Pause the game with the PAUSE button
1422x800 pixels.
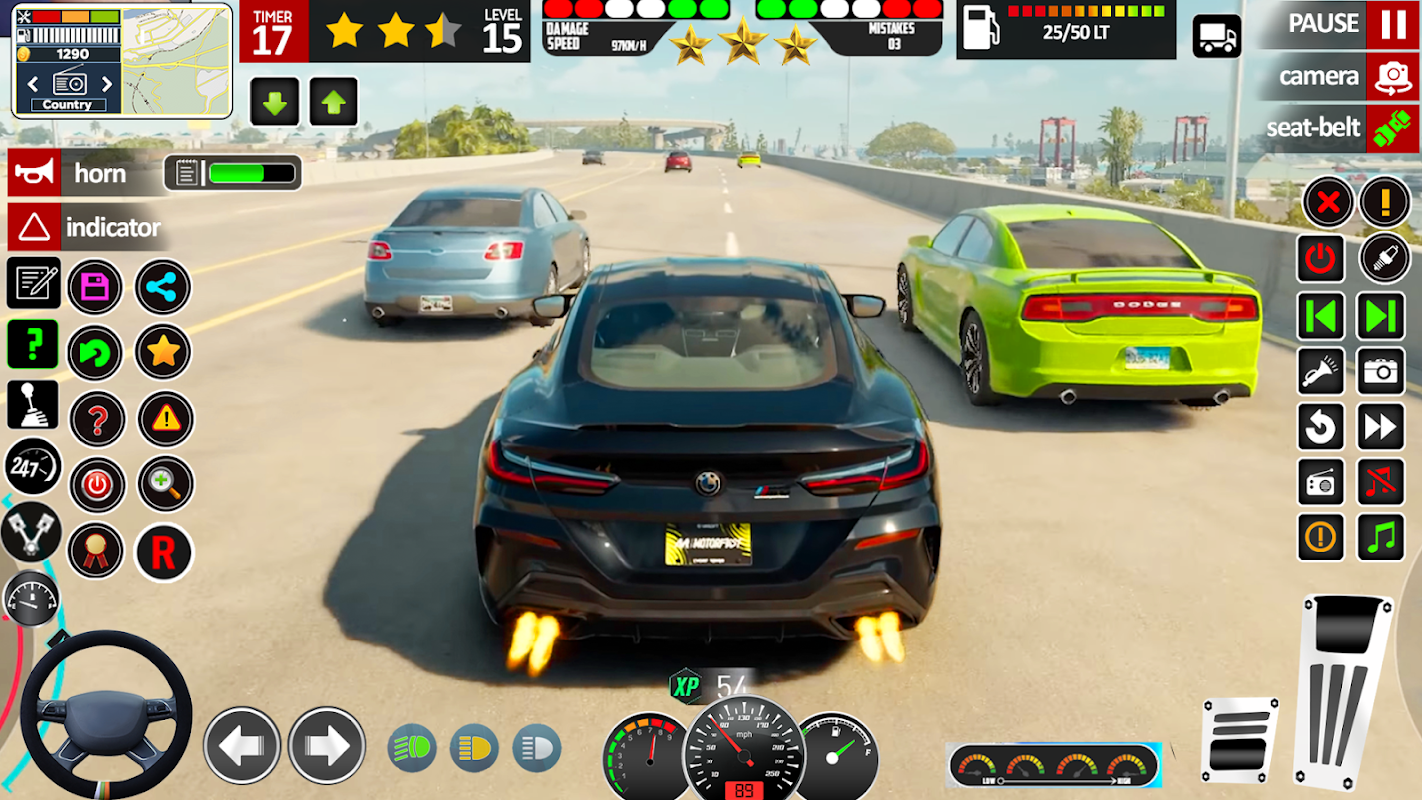coord(1393,24)
